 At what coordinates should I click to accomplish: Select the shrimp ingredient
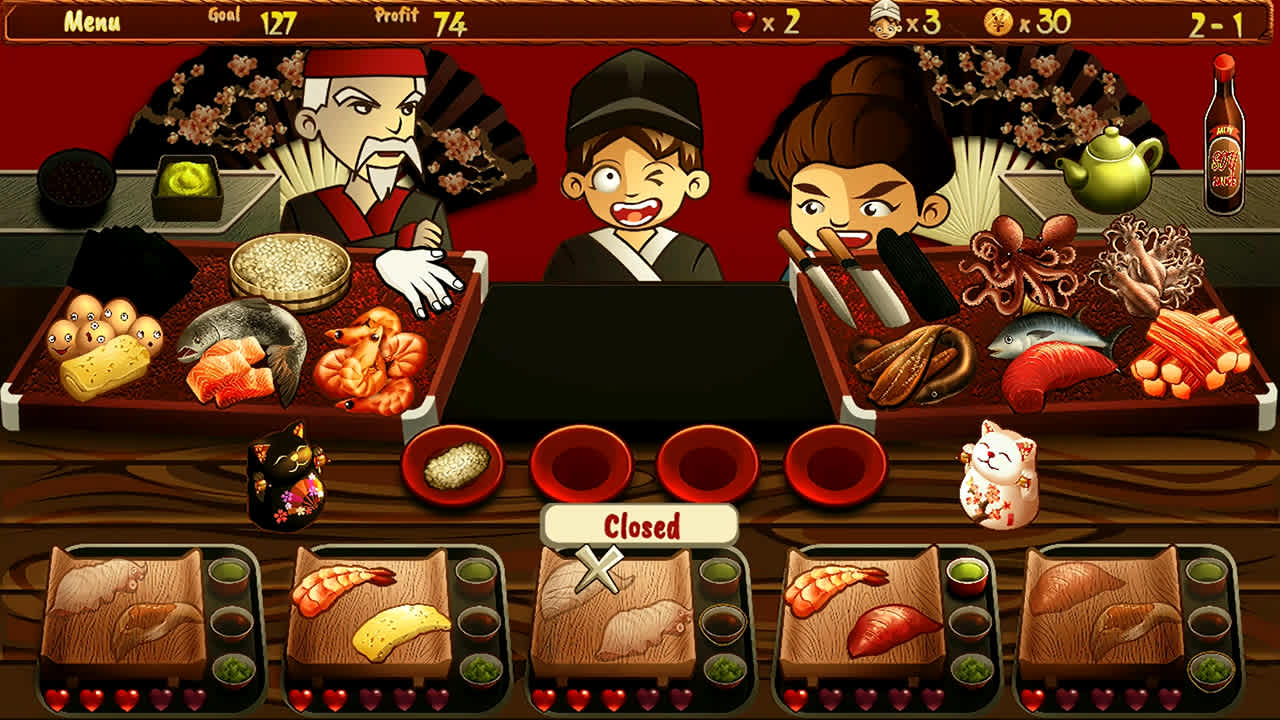coord(375,355)
